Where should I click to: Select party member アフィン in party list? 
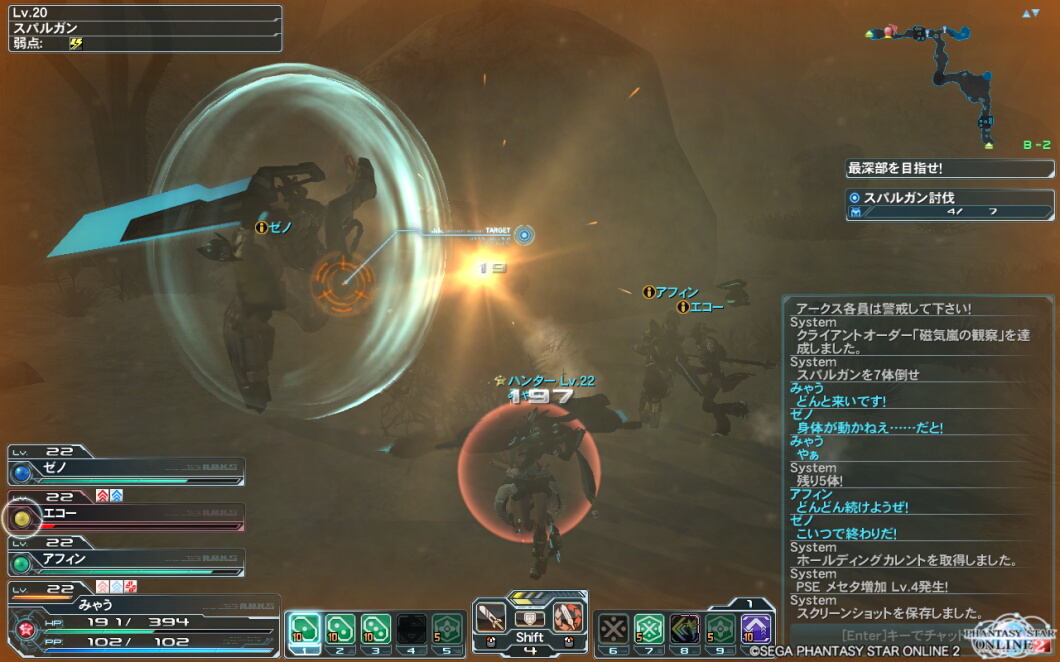(127, 560)
